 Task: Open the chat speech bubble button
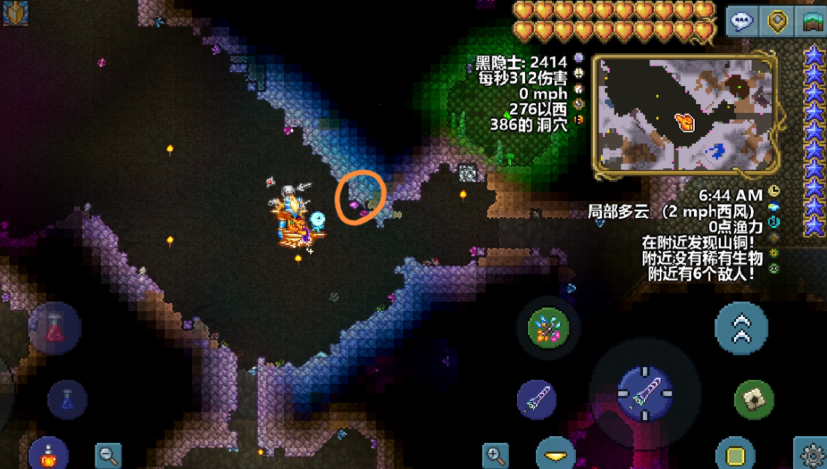[742, 20]
